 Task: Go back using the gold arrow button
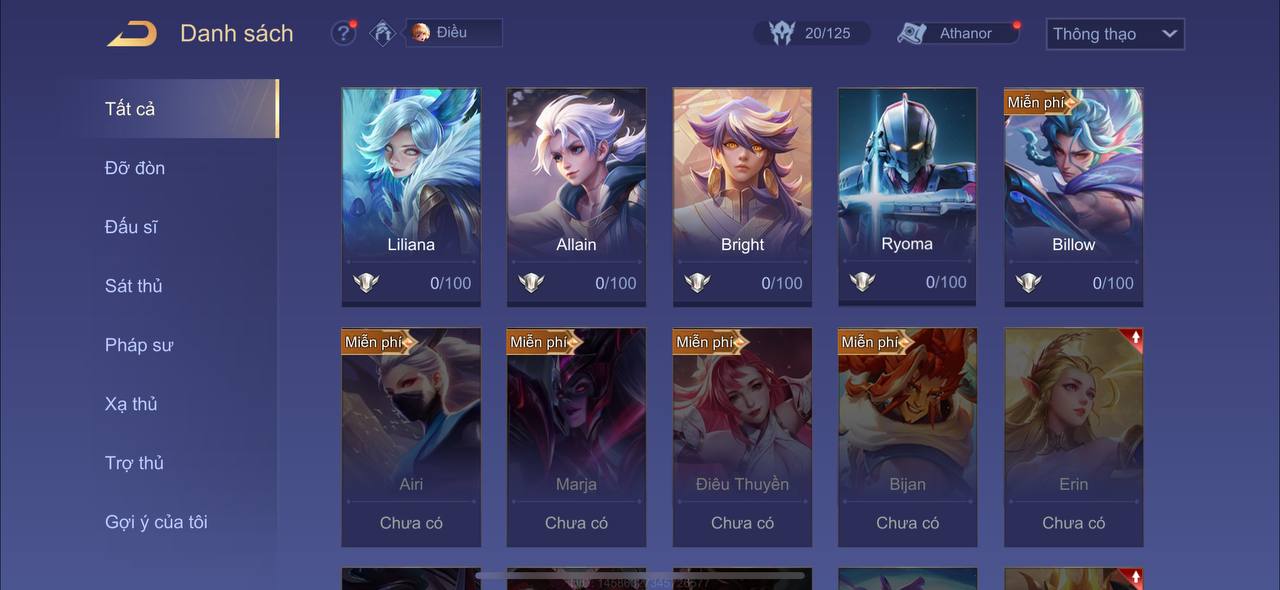pyautogui.click(x=132, y=34)
